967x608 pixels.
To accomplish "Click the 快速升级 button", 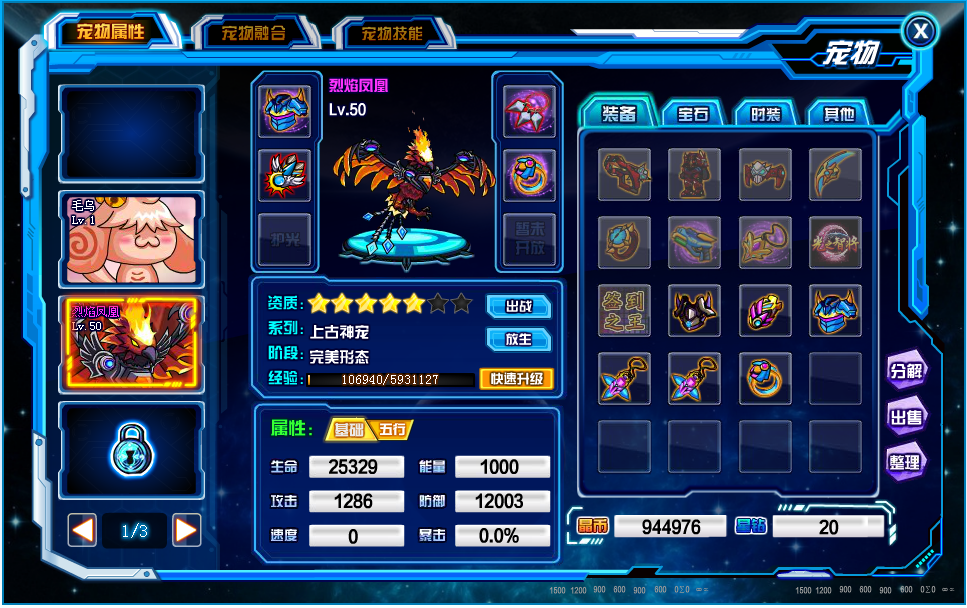I will (x=516, y=379).
